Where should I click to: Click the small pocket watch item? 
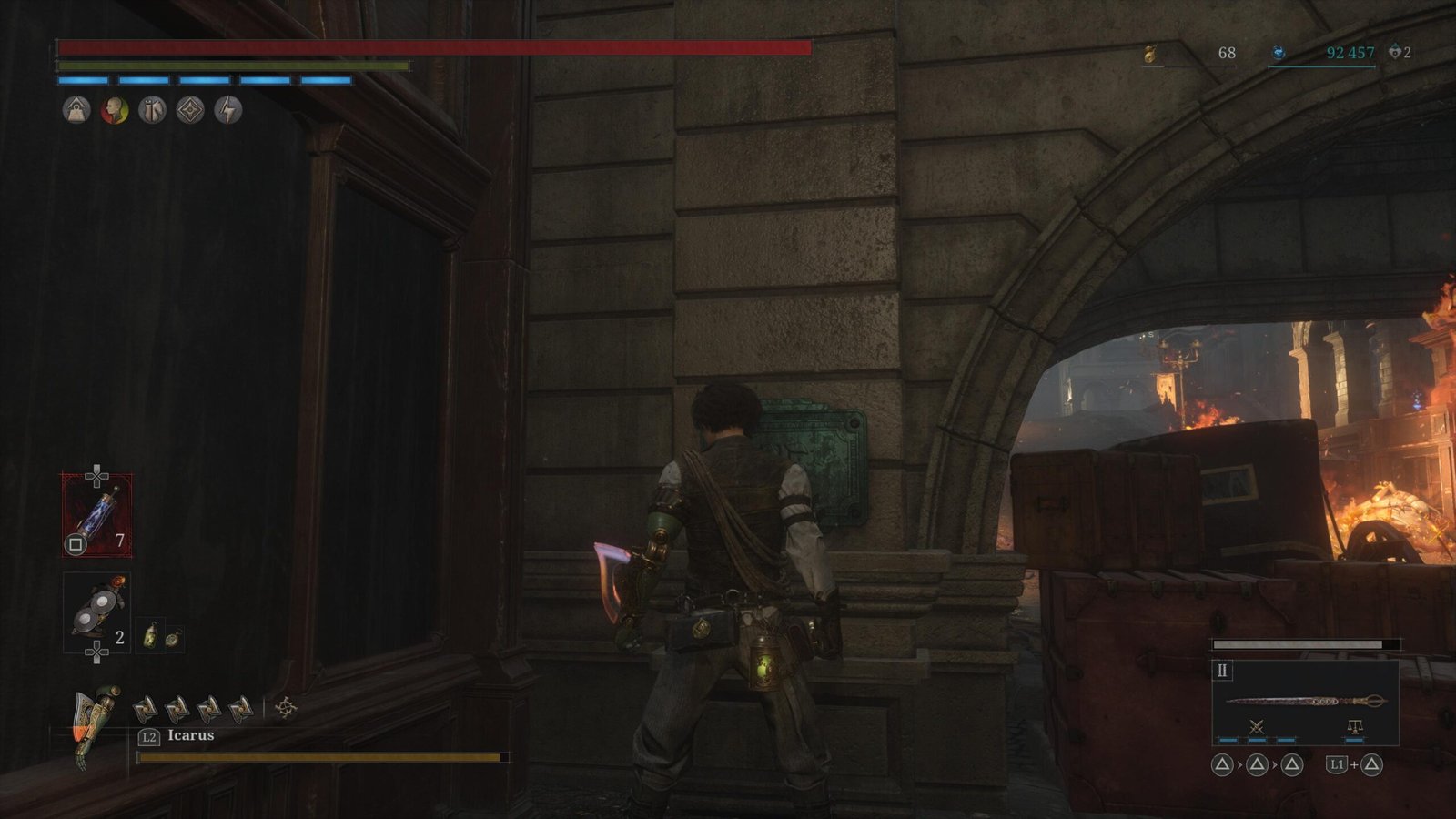coord(171,638)
